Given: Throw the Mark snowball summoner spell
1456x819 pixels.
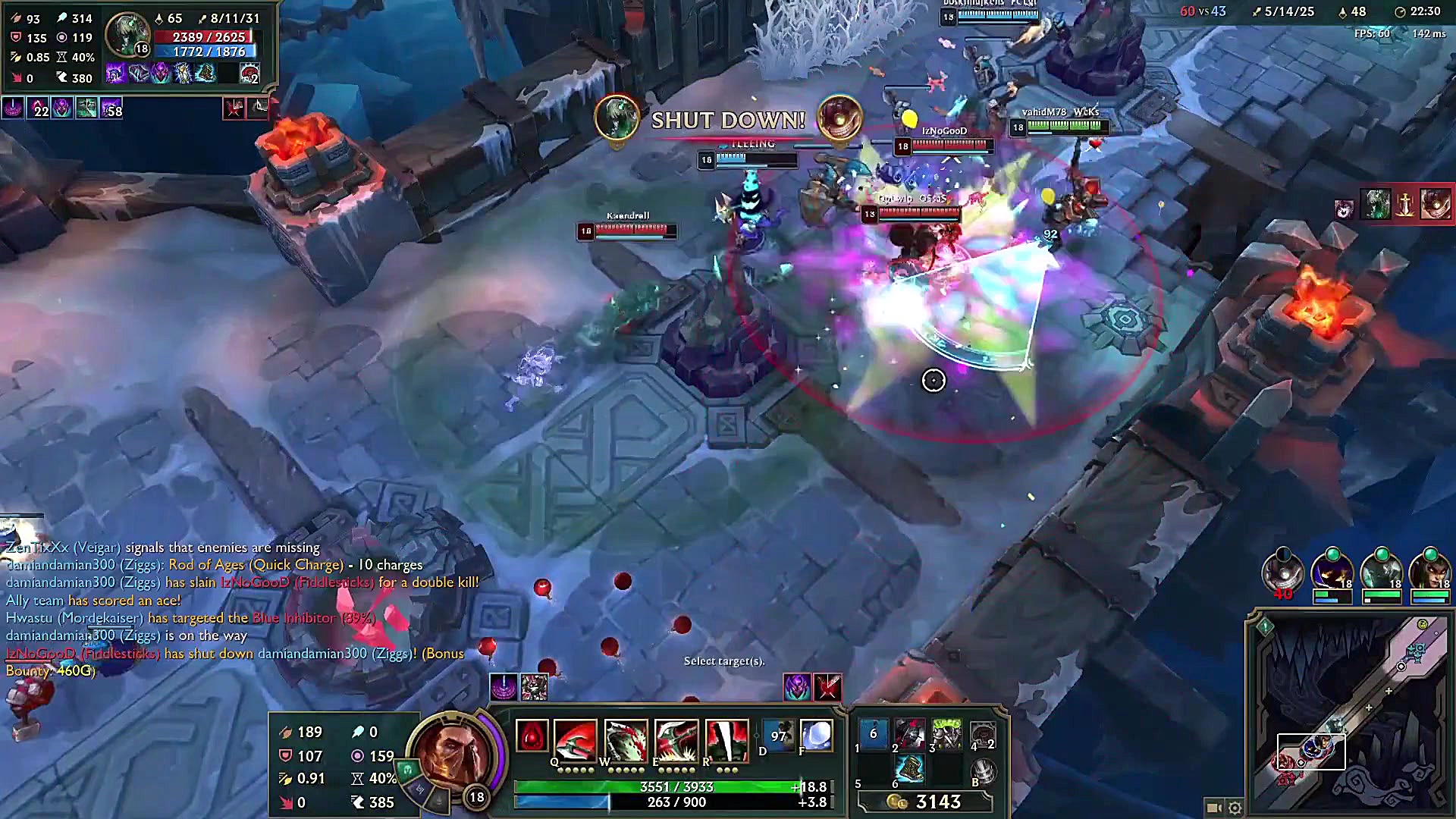Looking at the screenshot, I should 816,736.
